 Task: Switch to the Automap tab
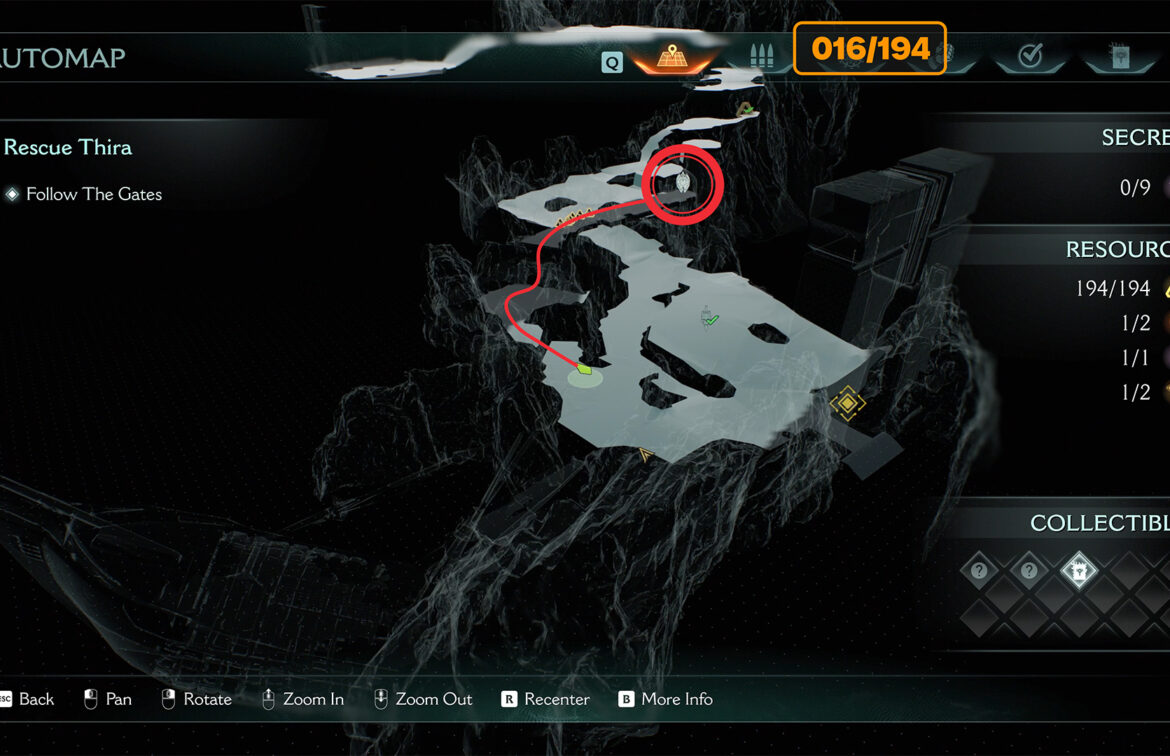pyautogui.click(x=670, y=58)
